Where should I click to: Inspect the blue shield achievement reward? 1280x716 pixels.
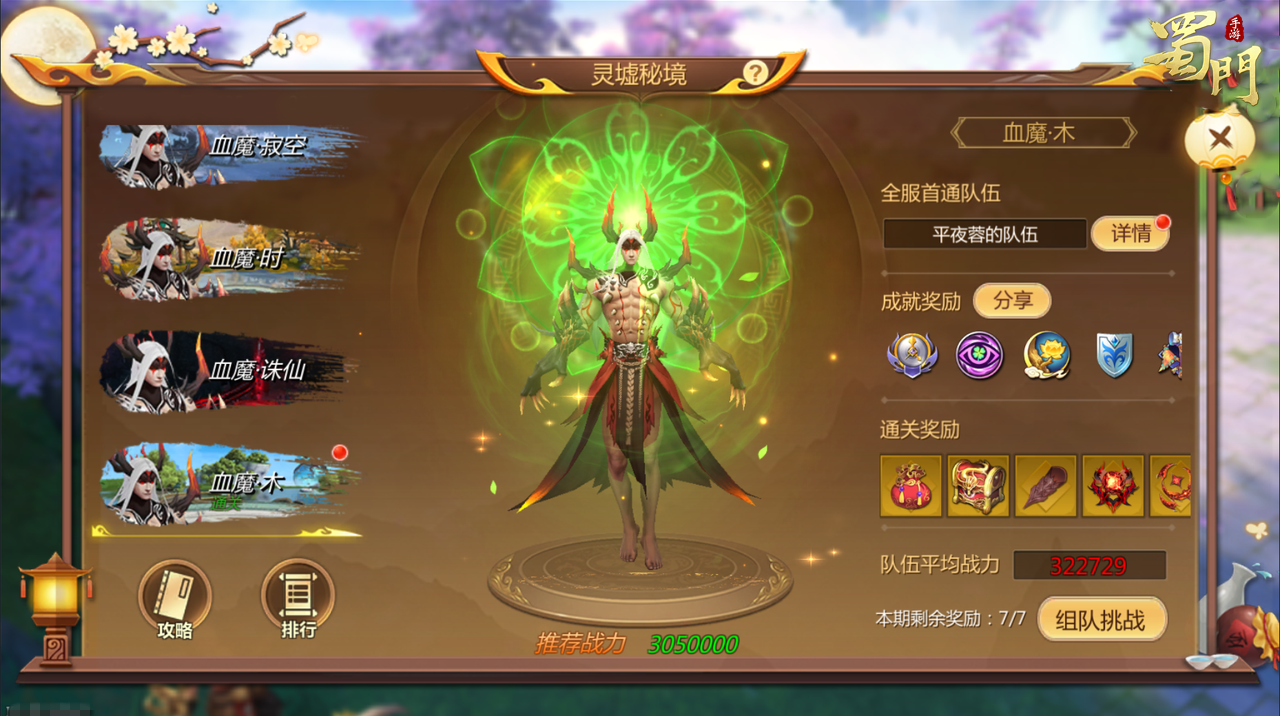[x=1114, y=355]
